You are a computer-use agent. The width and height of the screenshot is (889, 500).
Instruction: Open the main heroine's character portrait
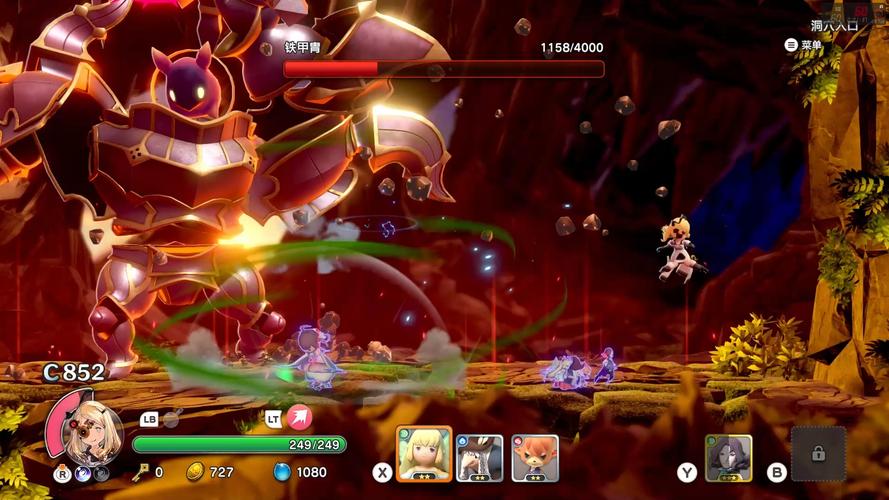click(x=92, y=430)
